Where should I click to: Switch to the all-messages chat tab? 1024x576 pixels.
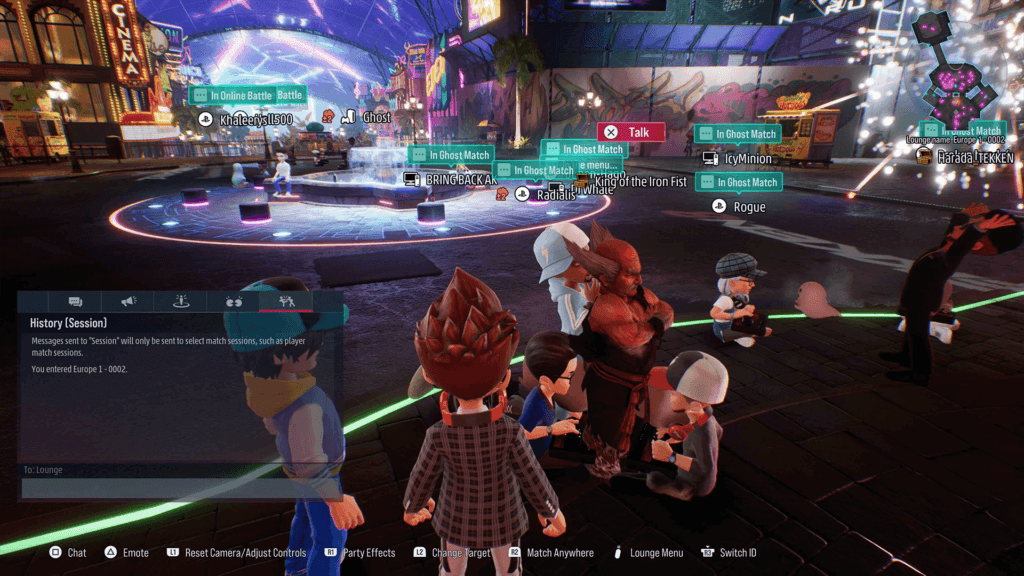75,301
